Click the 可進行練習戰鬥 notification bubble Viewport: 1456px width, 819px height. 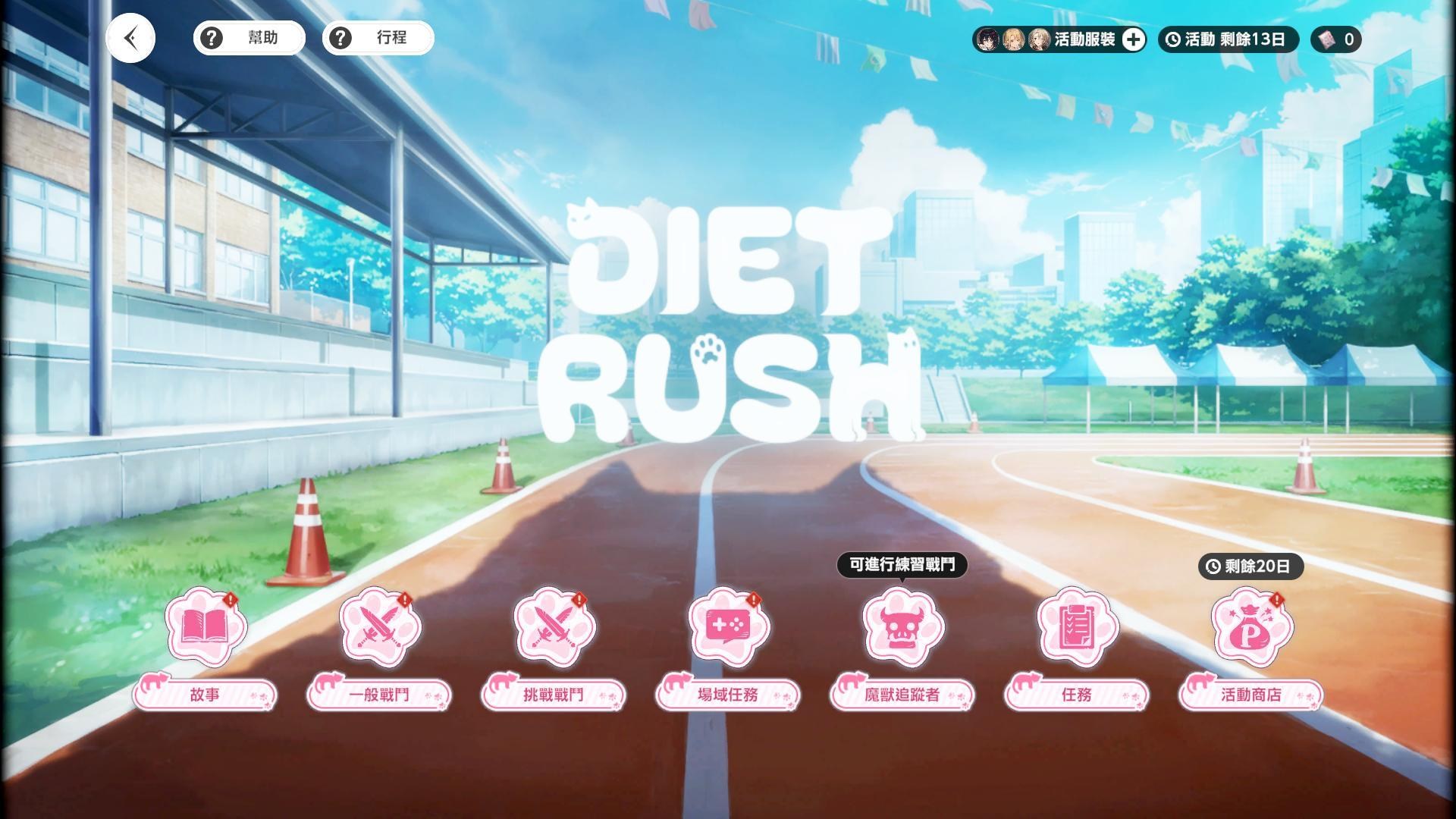(x=902, y=566)
